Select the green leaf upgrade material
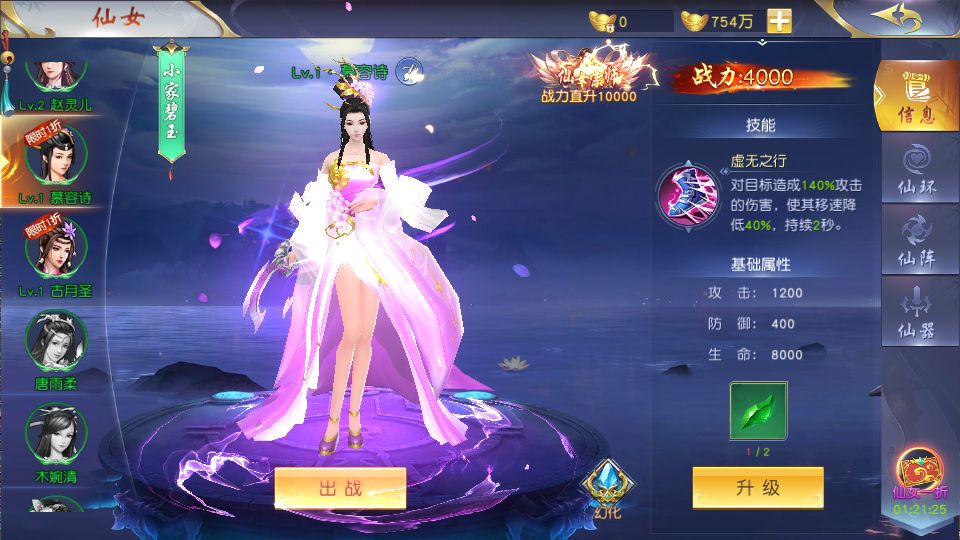Image resolution: width=960 pixels, height=540 pixels. [757, 411]
